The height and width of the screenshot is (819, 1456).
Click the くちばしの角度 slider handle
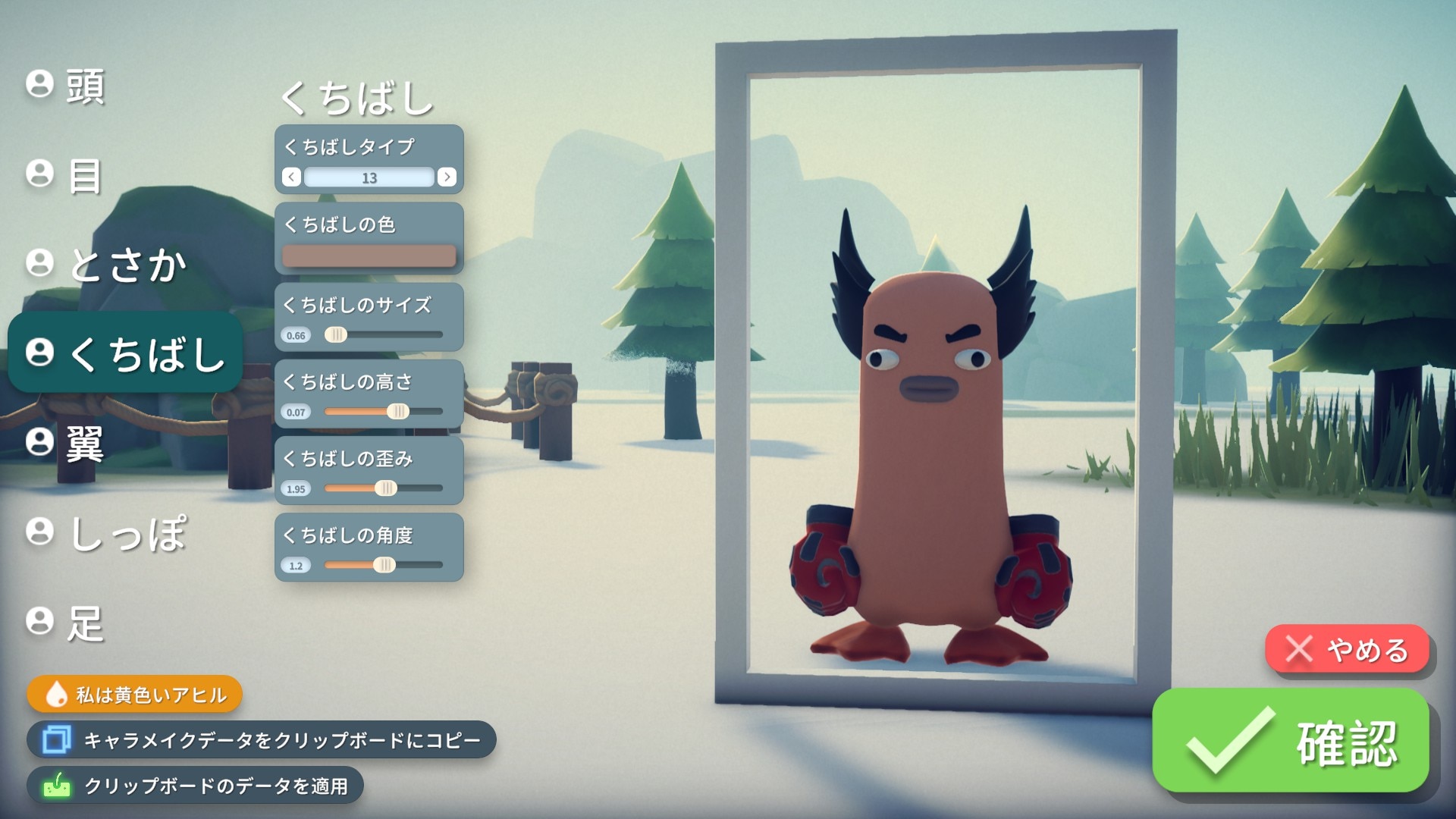point(384,565)
